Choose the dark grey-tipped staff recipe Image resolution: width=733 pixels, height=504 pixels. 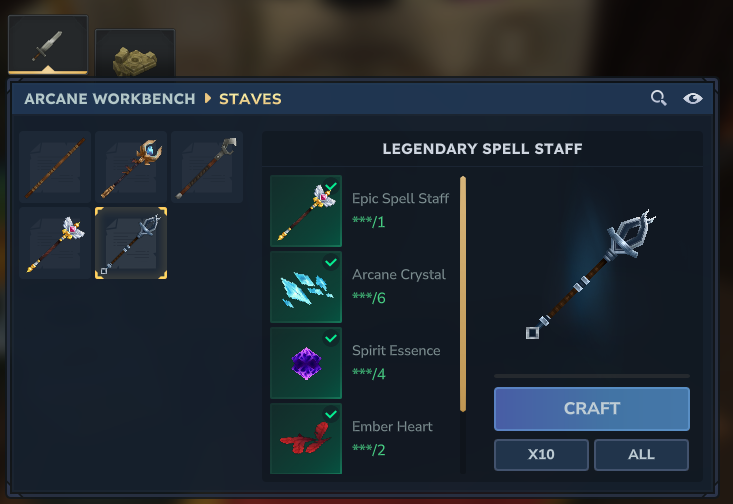tap(207, 167)
